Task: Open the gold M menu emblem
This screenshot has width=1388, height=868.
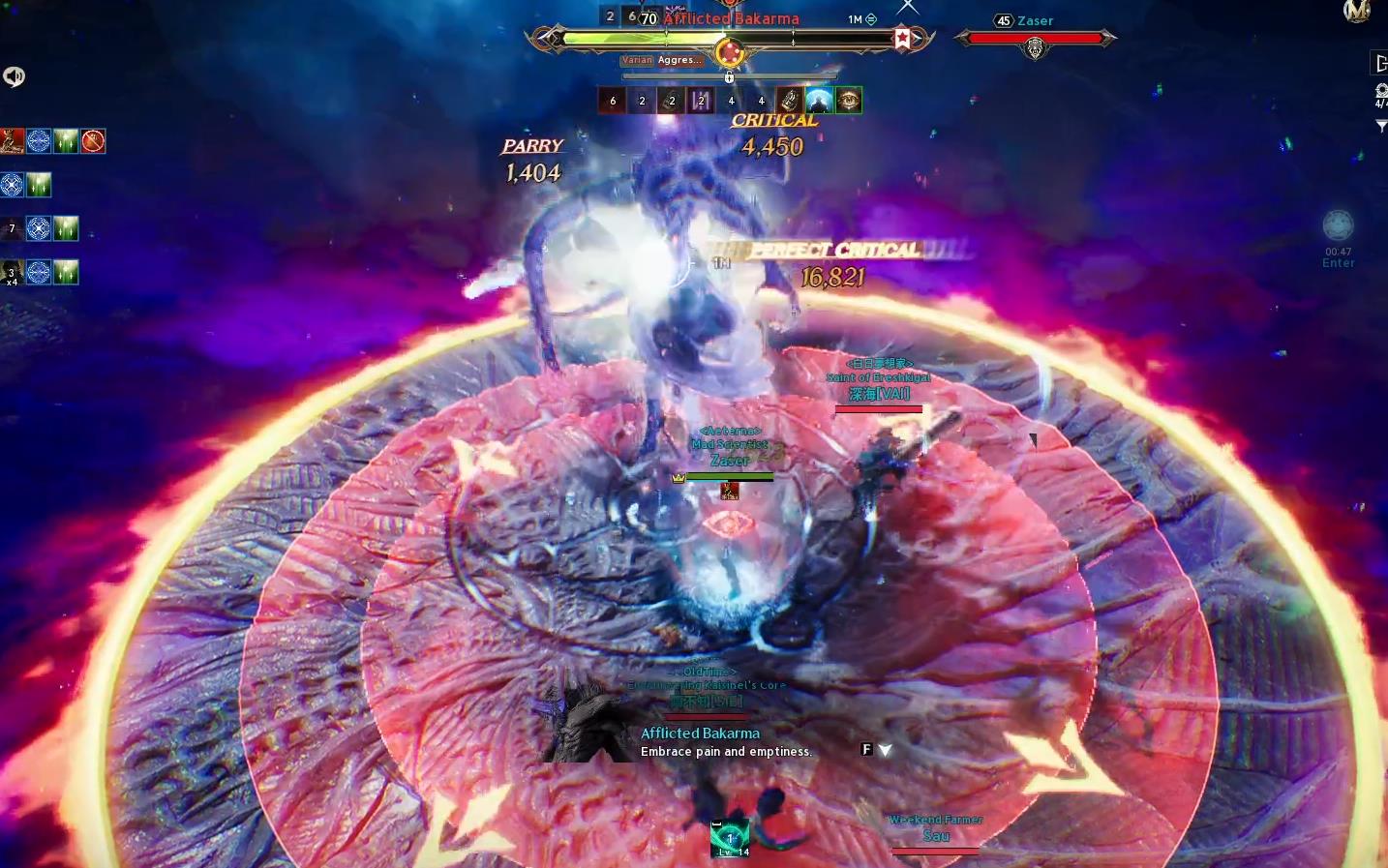Action: pos(1357,11)
